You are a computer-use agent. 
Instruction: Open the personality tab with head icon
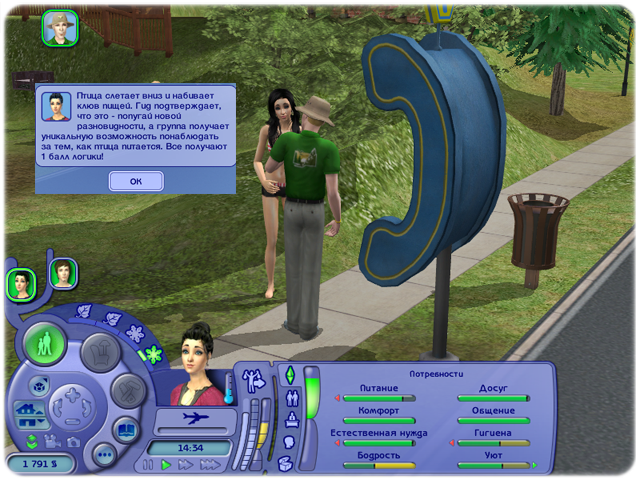[x=290, y=440]
